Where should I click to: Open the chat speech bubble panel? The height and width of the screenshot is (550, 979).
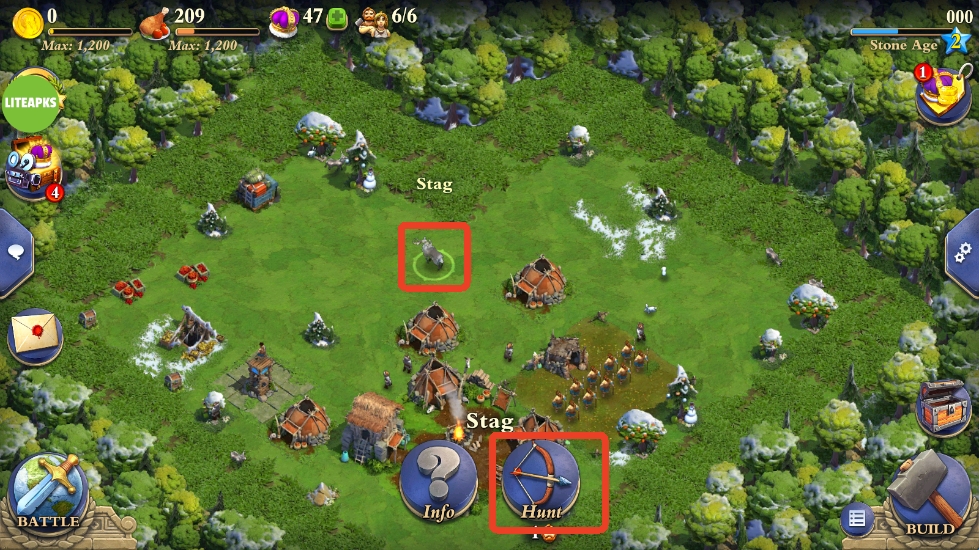[15, 251]
